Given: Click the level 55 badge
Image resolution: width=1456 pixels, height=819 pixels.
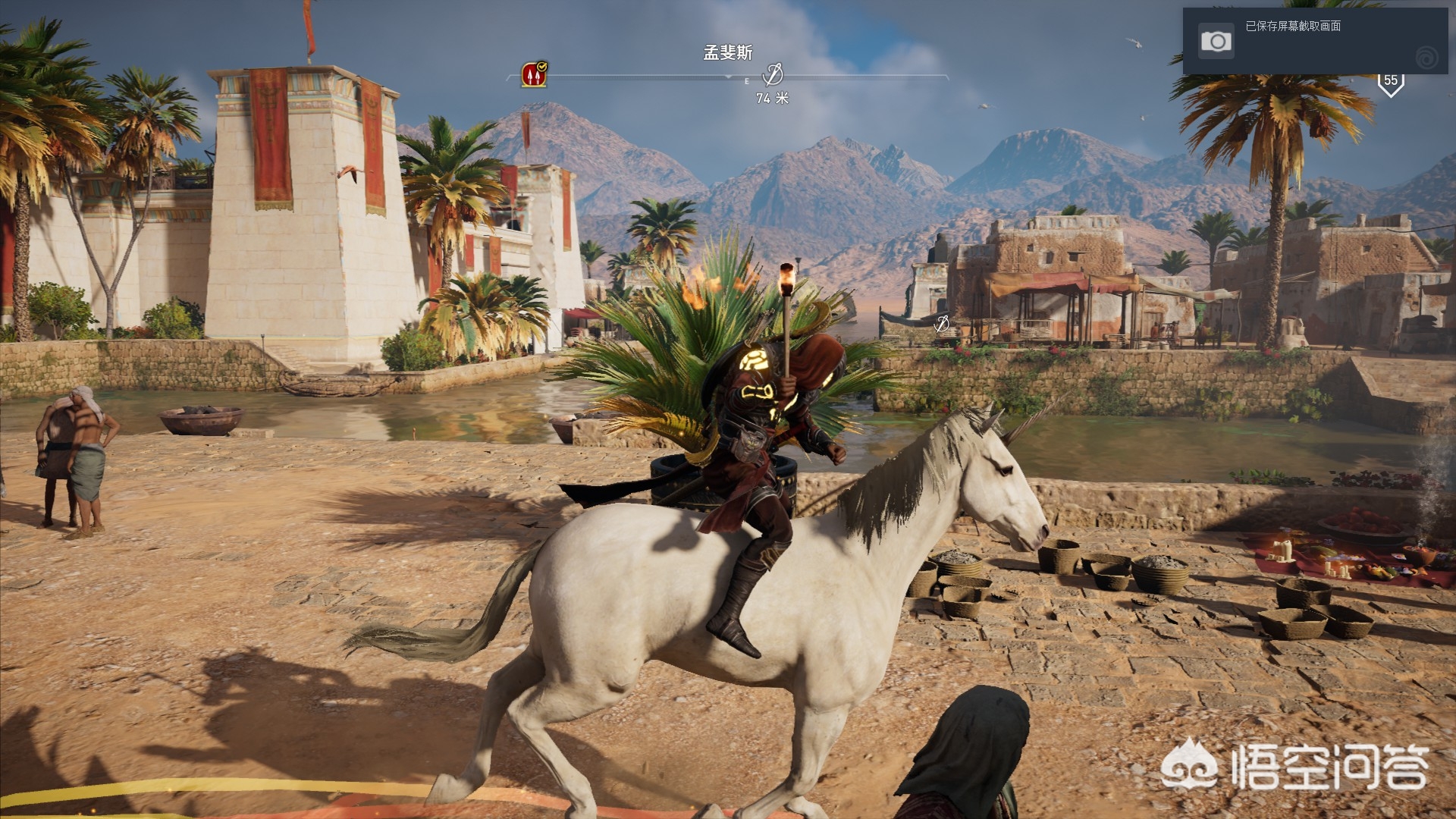Looking at the screenshot, I should click(1390, 82).
